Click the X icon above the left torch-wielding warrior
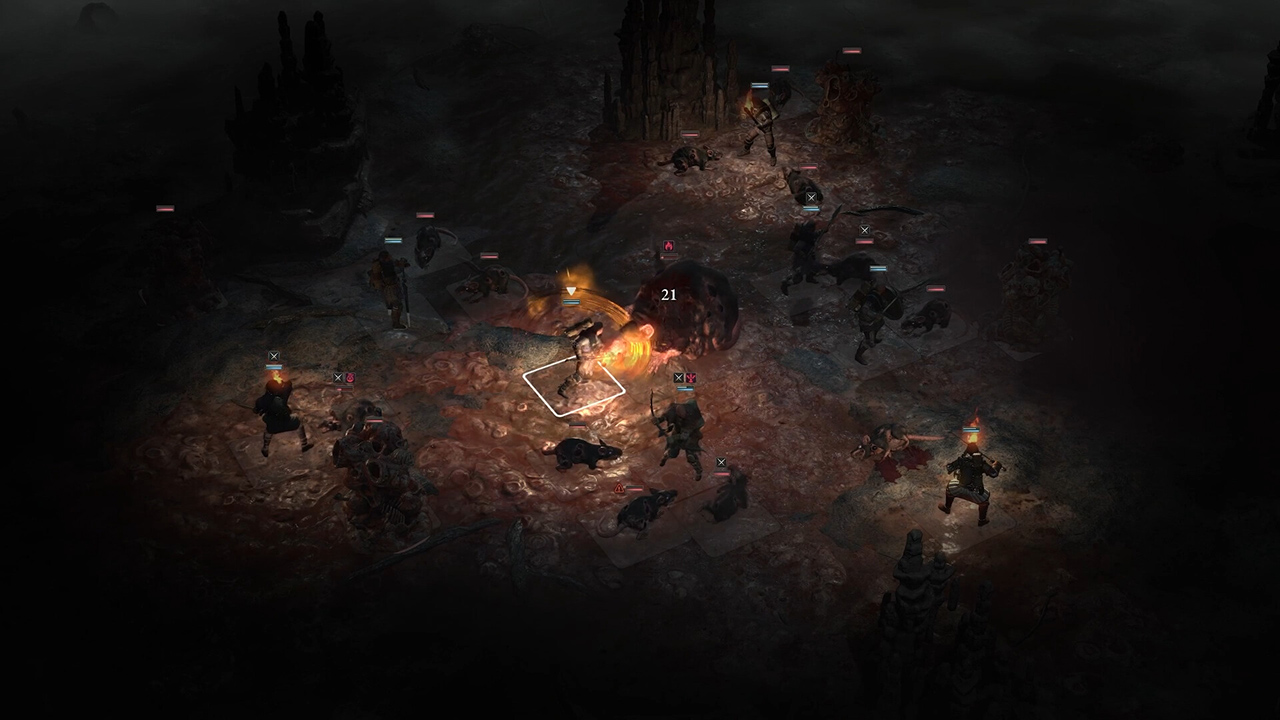 pyautogui.click(x=273, y=355)
